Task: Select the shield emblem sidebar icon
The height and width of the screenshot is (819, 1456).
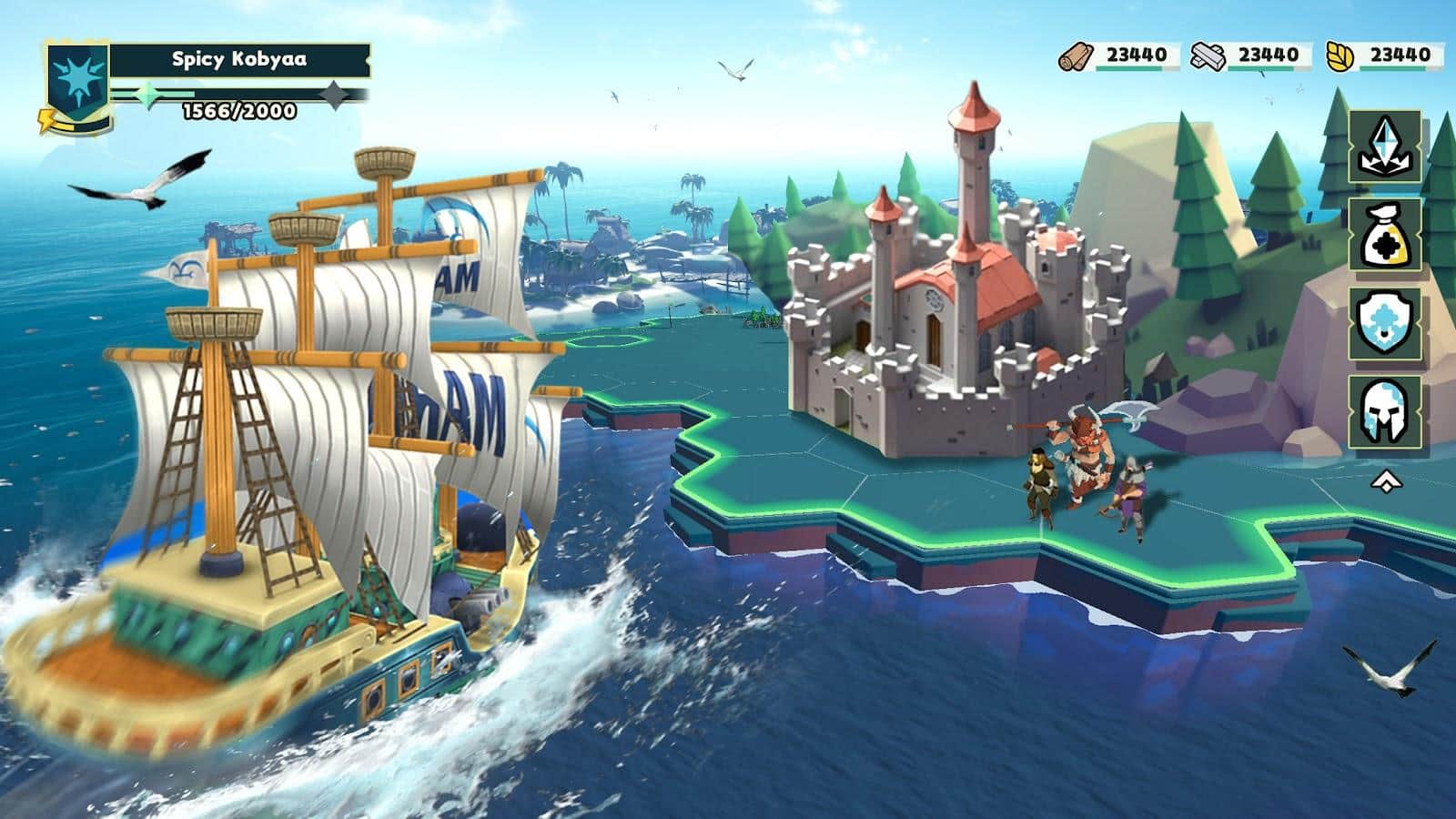Action: click(1384, 323)
